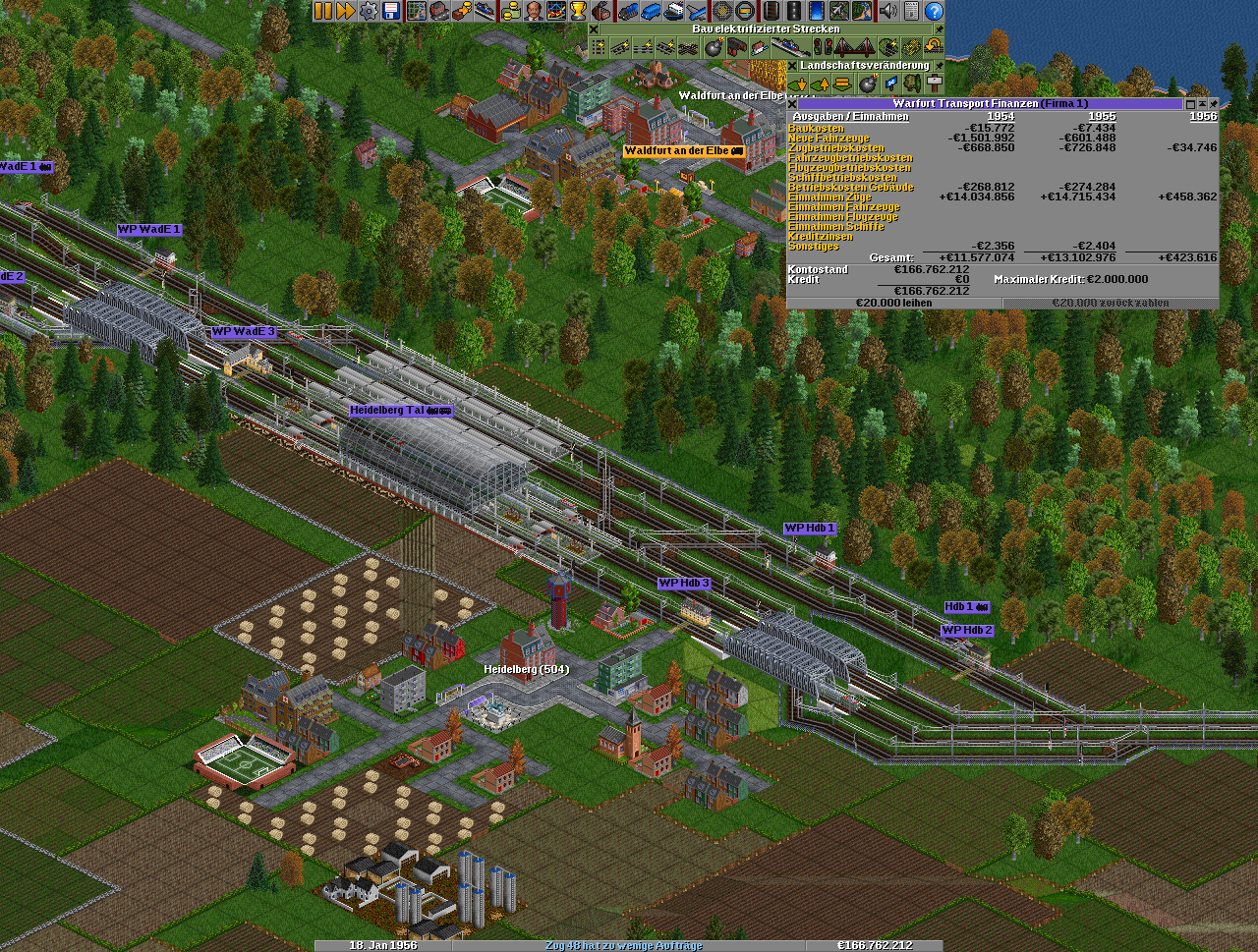
Task: Click the Waldfurt an der Elbe station sign
Action: coord(683,151)
